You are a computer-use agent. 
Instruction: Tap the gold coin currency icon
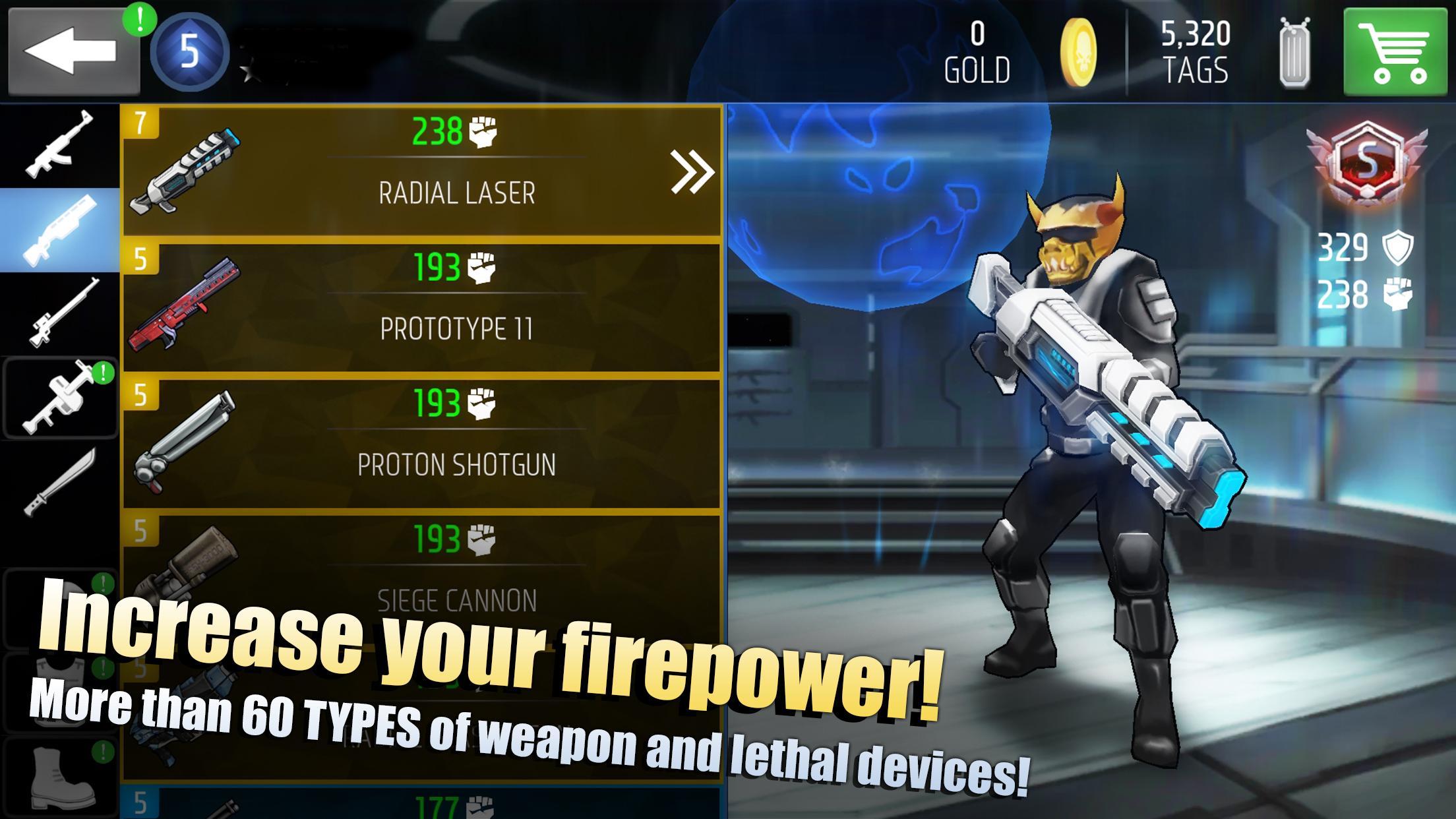1078,53
